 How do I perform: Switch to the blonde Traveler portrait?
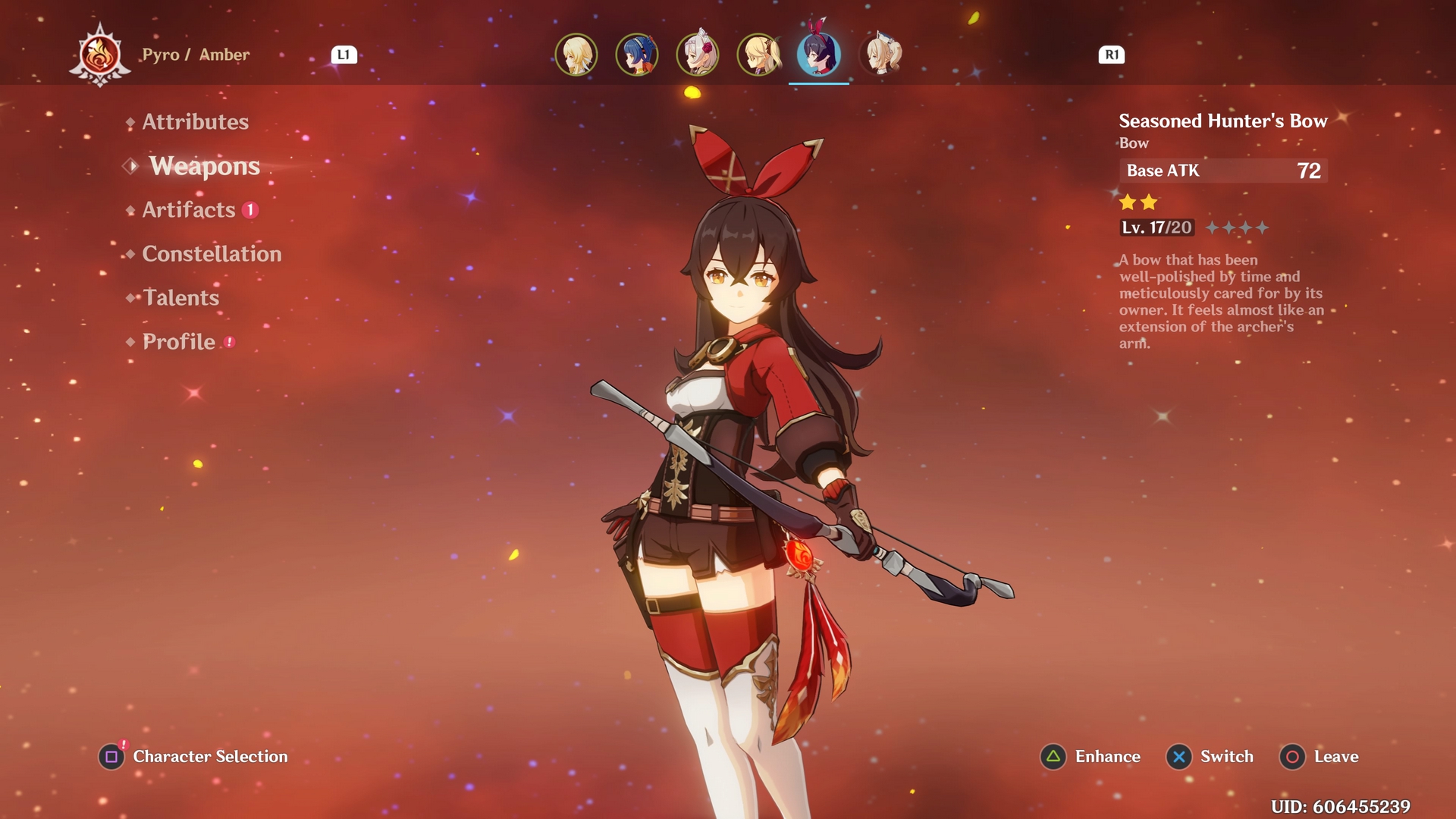(x=576, y=55)
